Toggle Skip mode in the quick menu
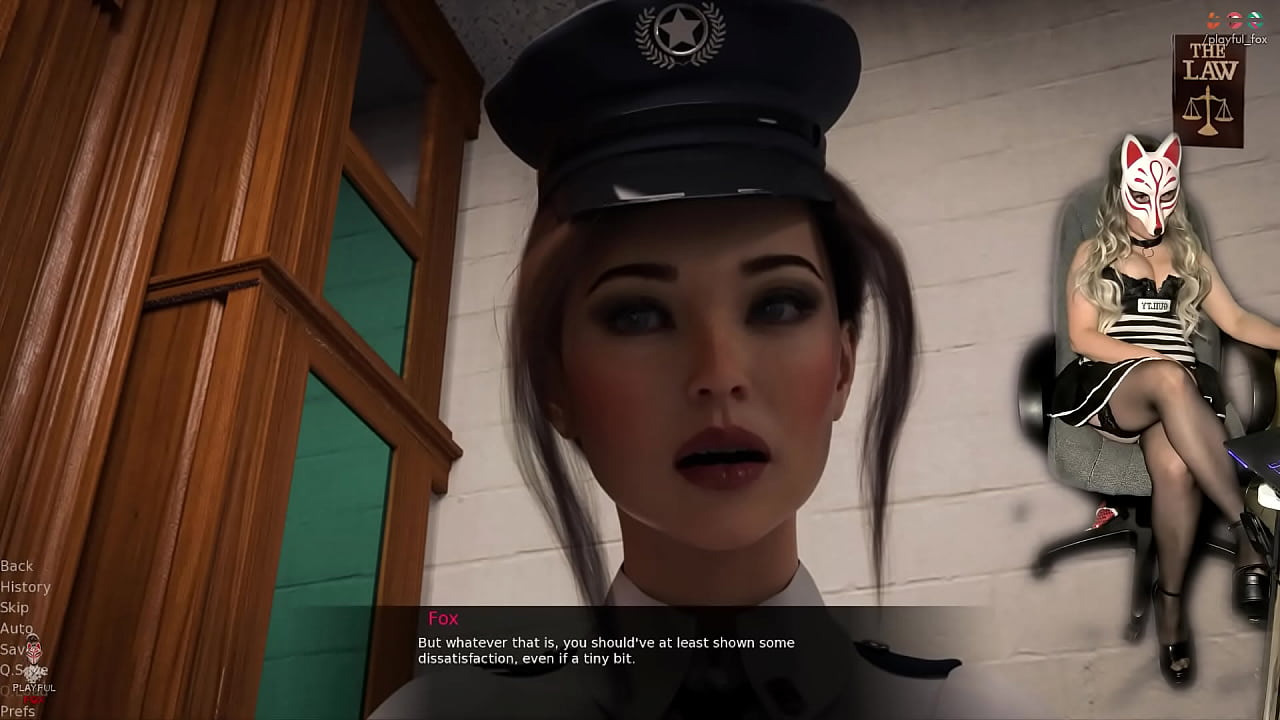1280x720 pixels. [14, 607]
